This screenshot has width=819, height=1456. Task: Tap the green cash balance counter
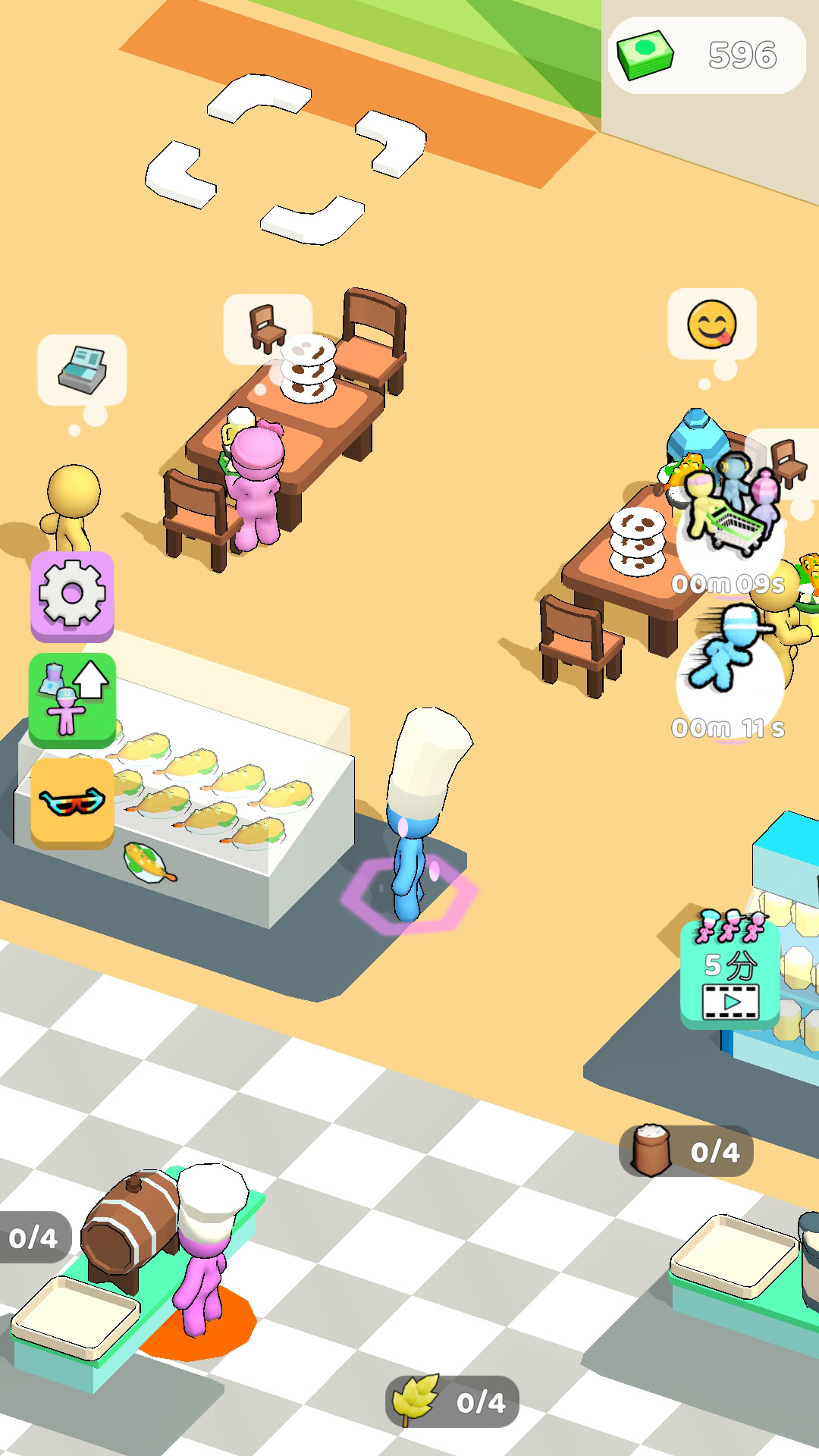pos(706,55)
